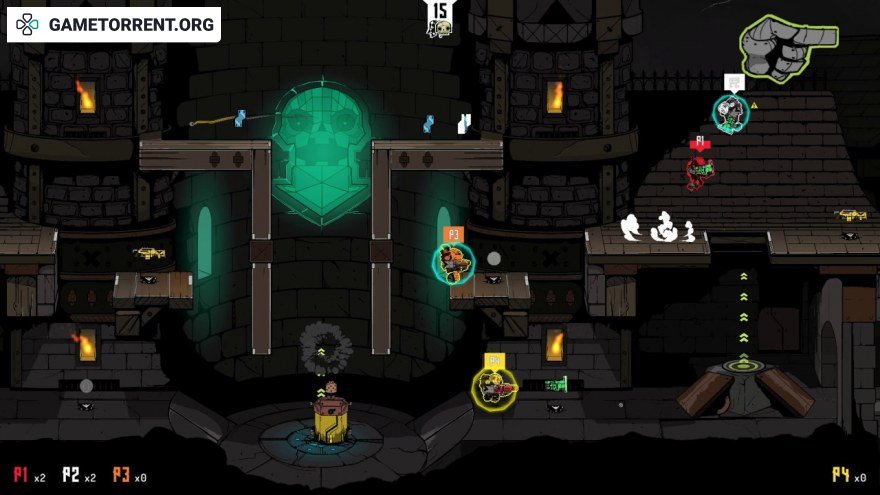Viewport: 880px width, 495px height.
Task: Click the GAMETORRENT.ORG watermark logo
Action: [113, 25]
